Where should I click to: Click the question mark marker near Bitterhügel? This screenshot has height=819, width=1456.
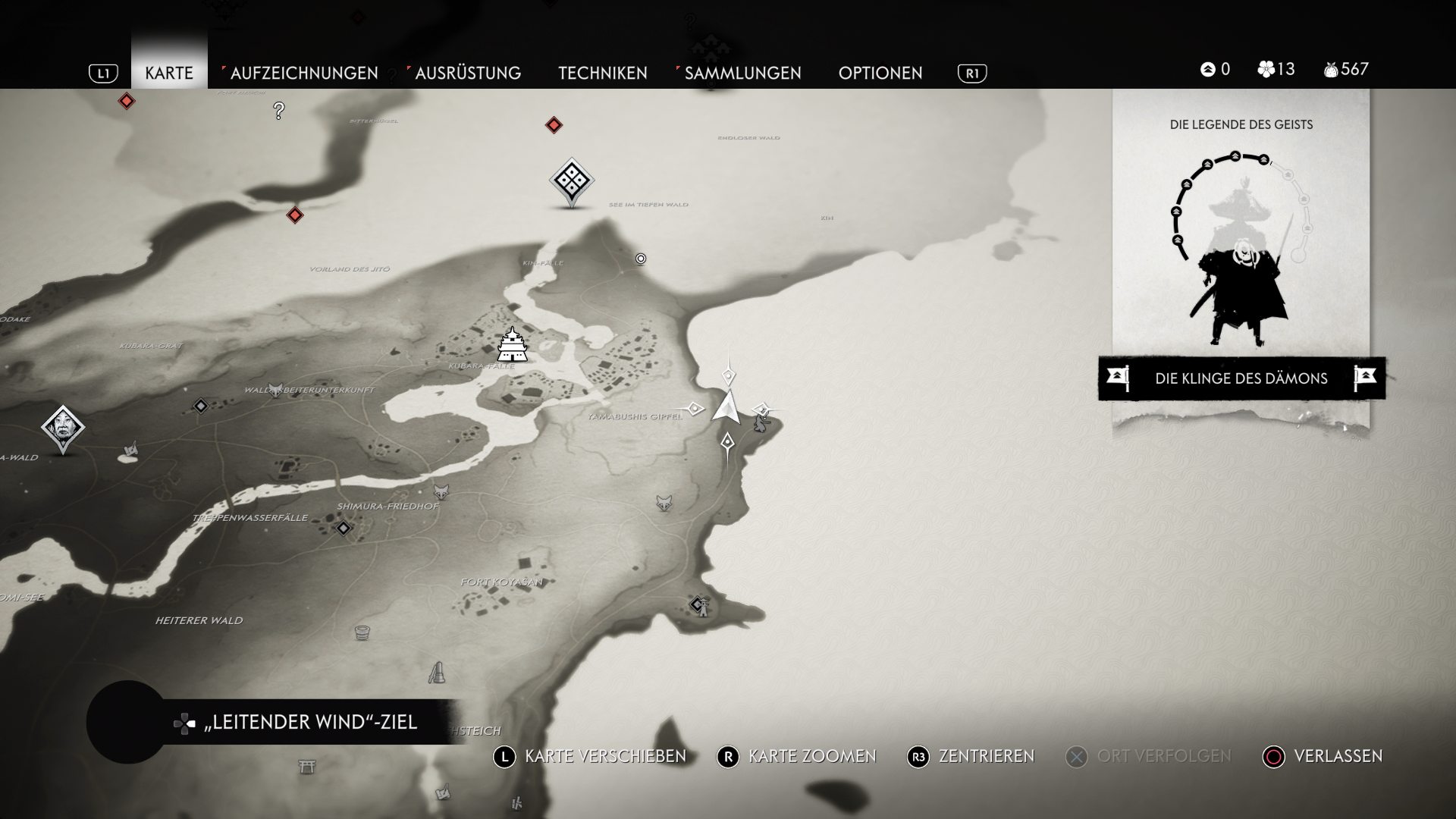[x=279, y=111]
